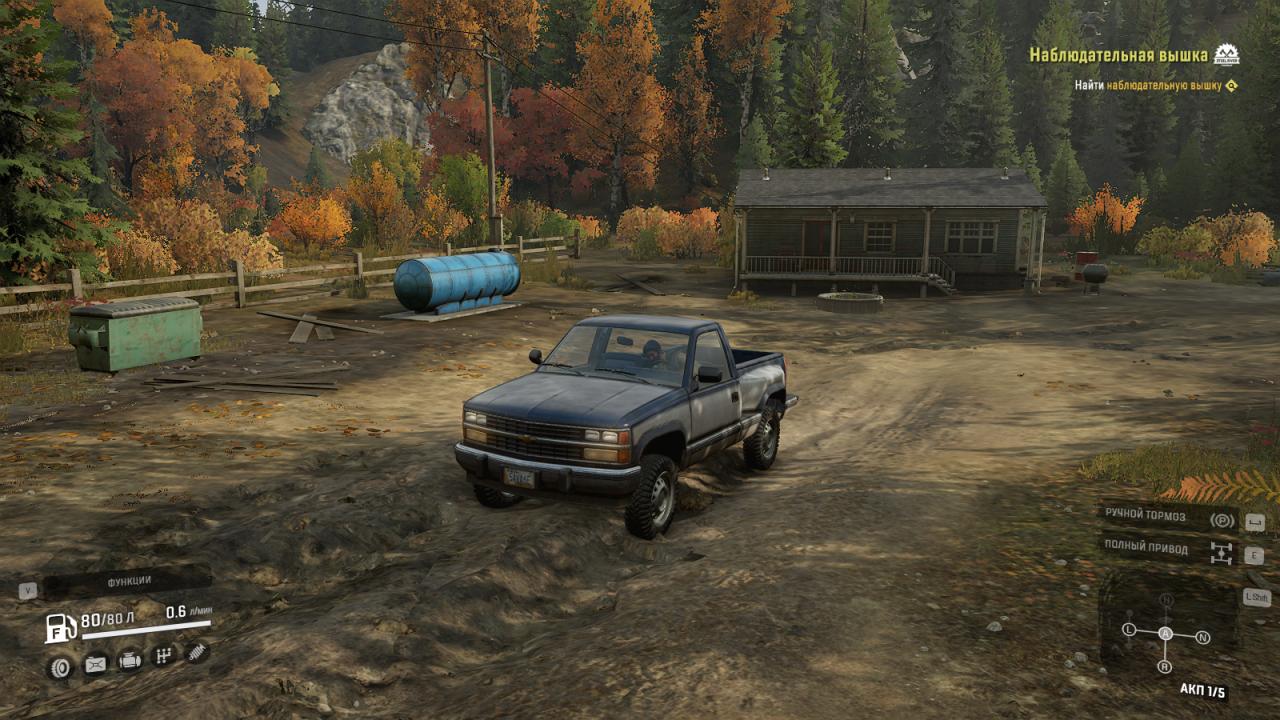1280x720 pixels.
Task: Toggle the Ручной тормоз handbrake
Action: click(1168, 517)
